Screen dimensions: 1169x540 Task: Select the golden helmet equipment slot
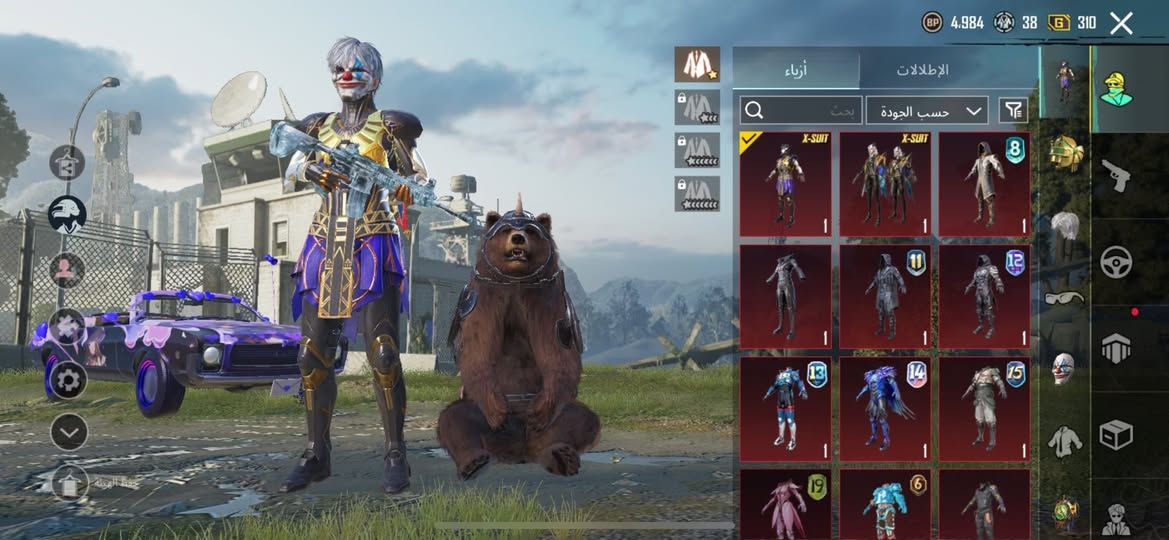pos(1063,153)
